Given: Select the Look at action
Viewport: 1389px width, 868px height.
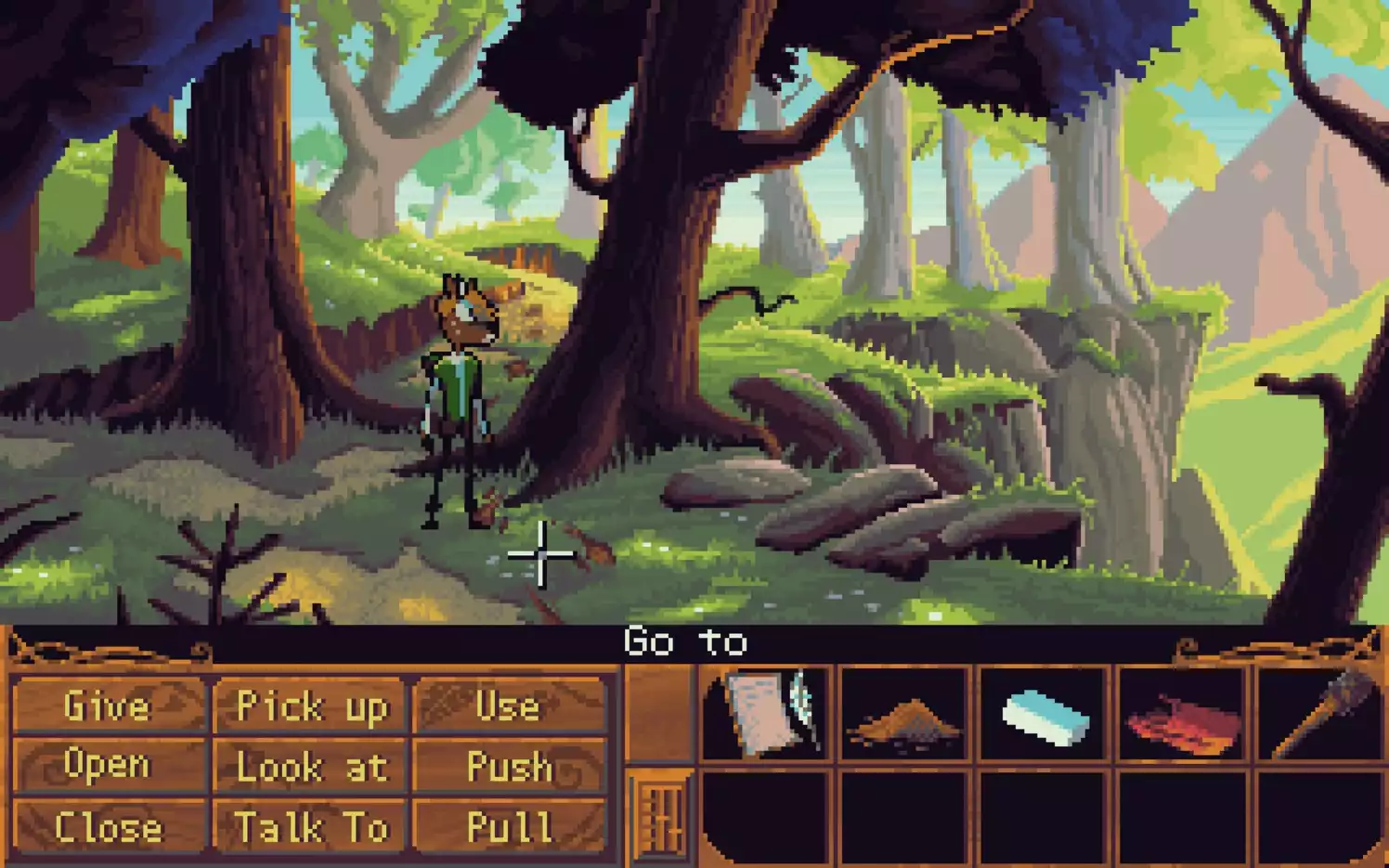Looking at the screenshot, I should point(310,767).
